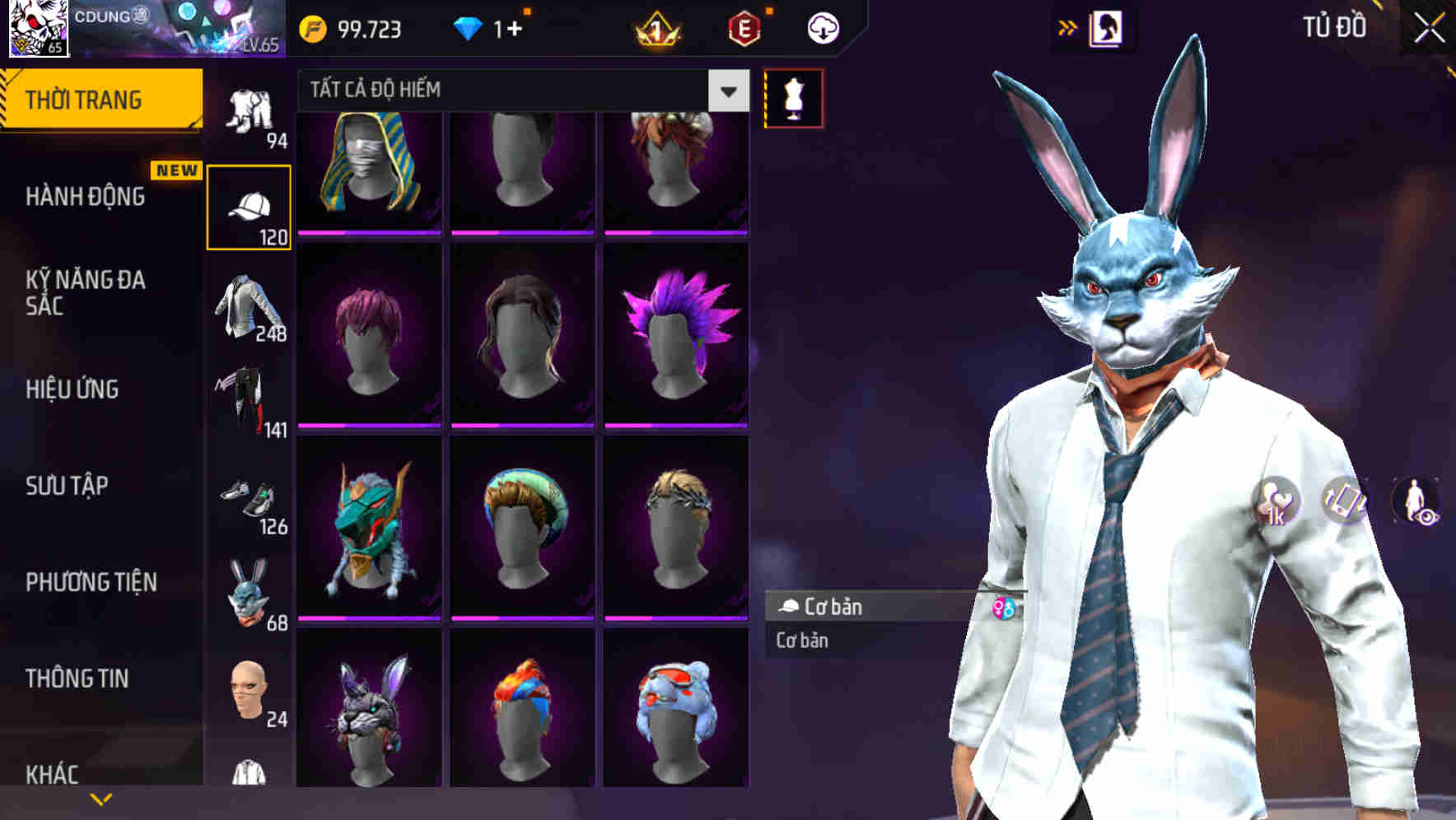The image size is (1456, 820).
Task: Click the rank 1 crown badge
Action: (x=655, y=30)
